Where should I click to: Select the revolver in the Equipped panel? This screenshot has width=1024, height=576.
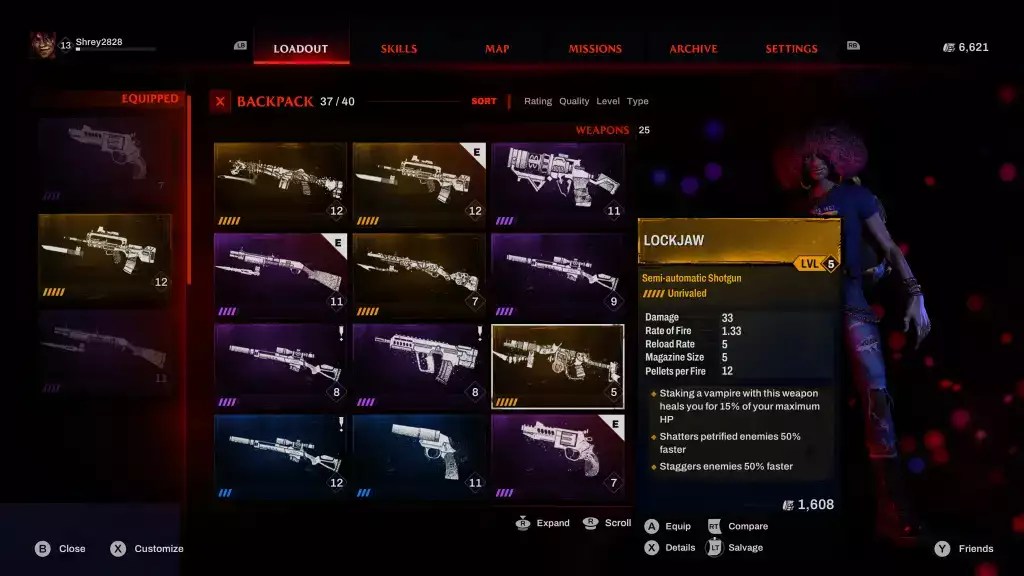click(x=105, y=160)
